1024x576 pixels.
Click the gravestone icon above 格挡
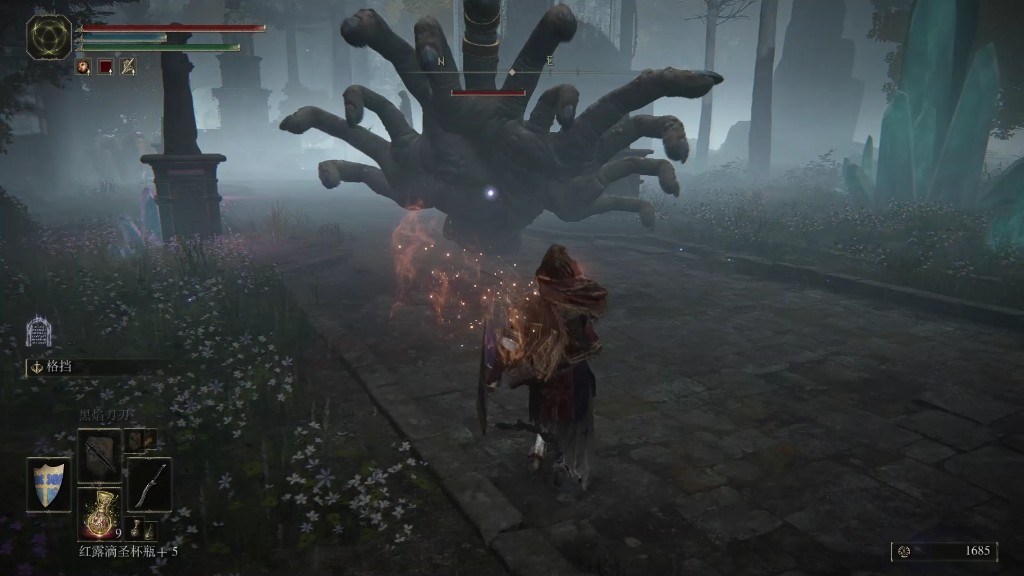point(39,332)
